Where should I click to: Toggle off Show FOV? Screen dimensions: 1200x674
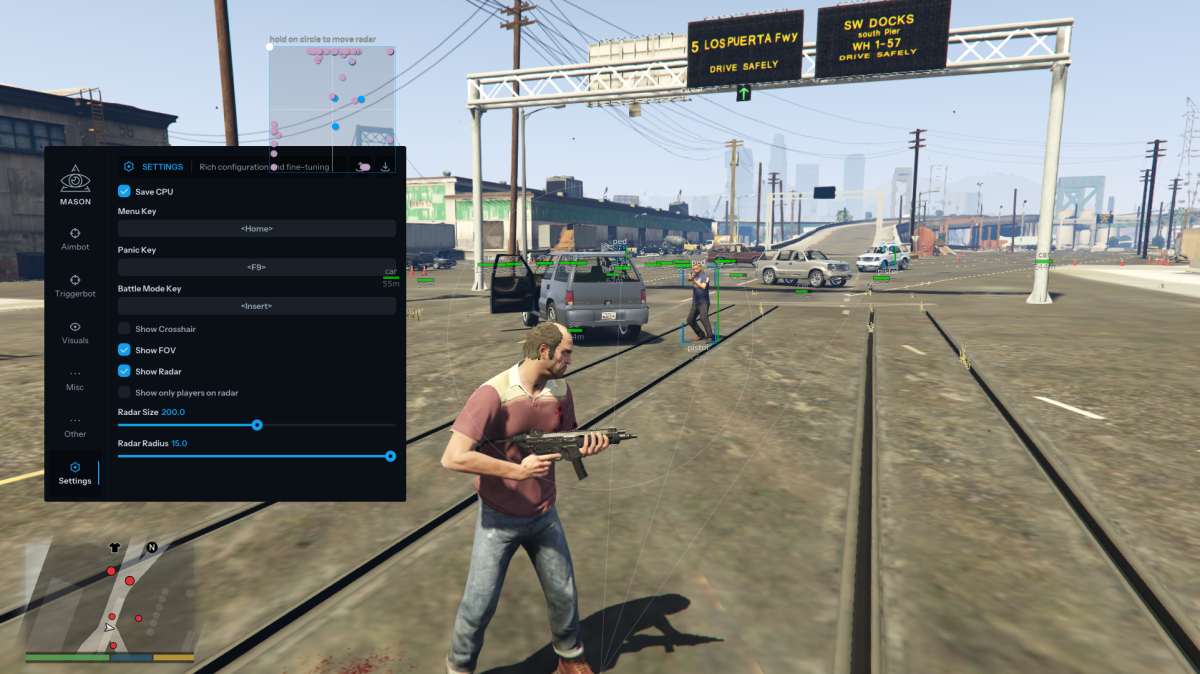coord(124,350)
